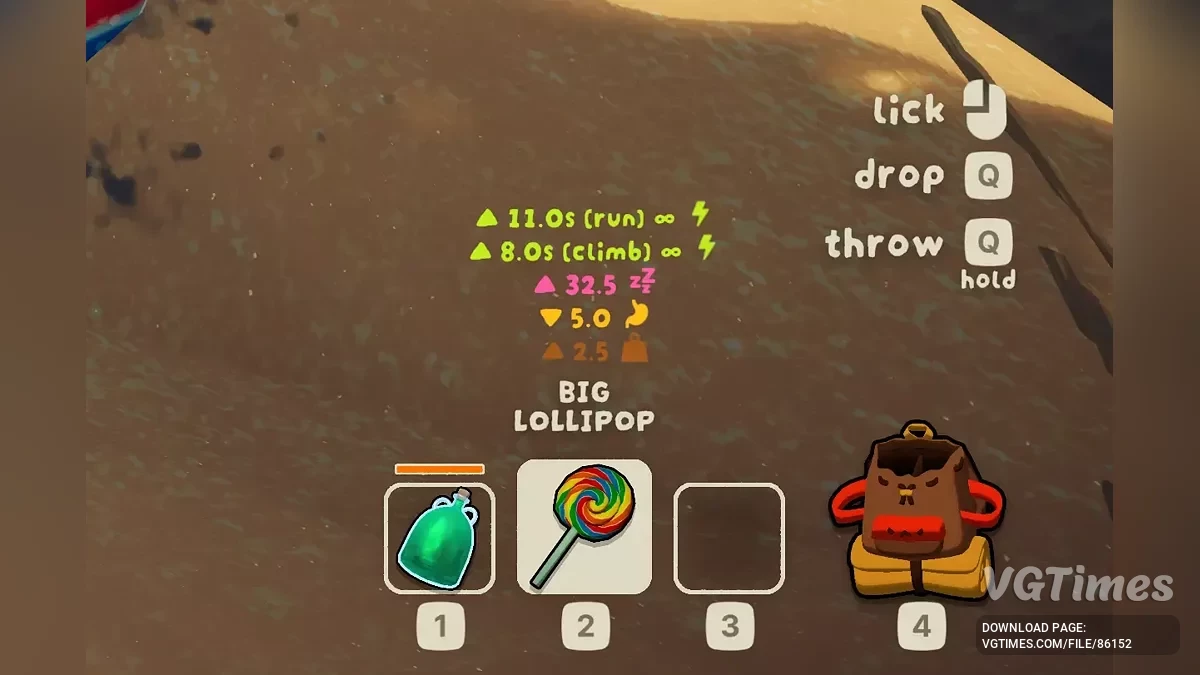This screenshot has width=1200, height=675.
Task: Select the empty third hotbar slot
Action: 729,538
